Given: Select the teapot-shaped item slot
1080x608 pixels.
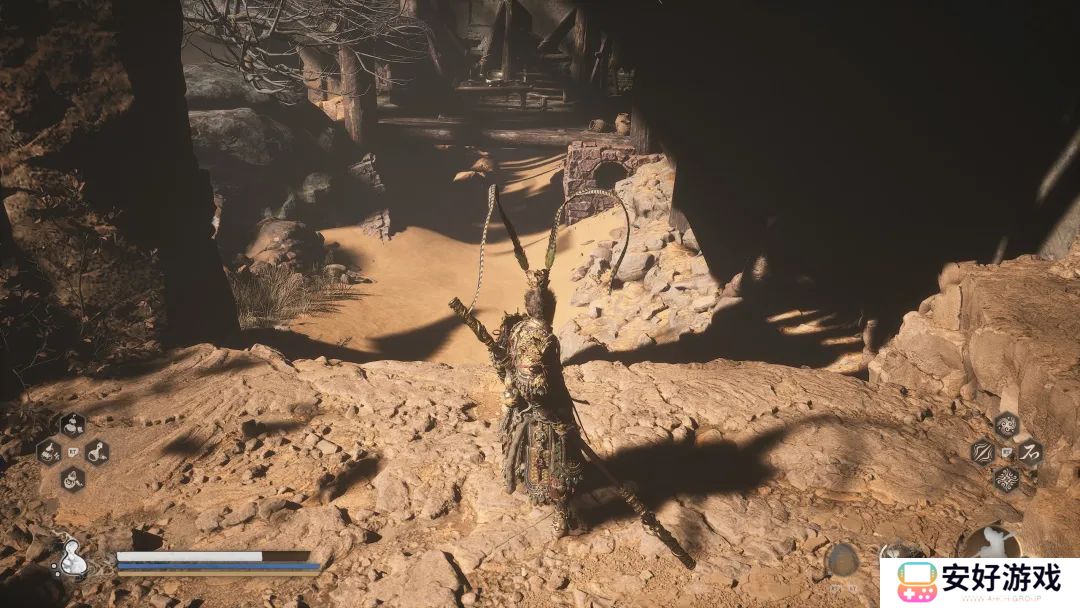Looking at the screenshot, I should (x=72, y=478).
